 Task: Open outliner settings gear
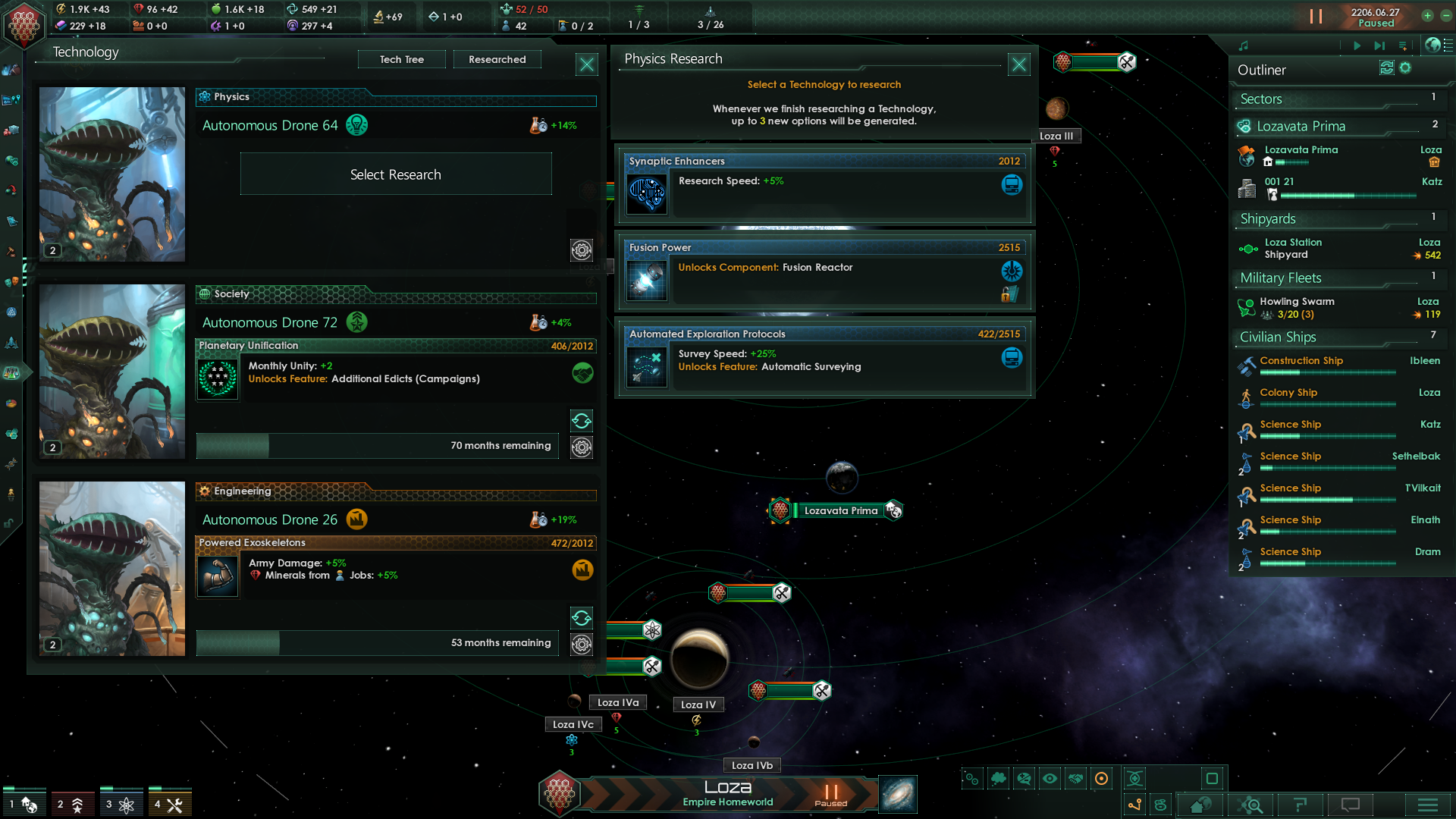1405,68
